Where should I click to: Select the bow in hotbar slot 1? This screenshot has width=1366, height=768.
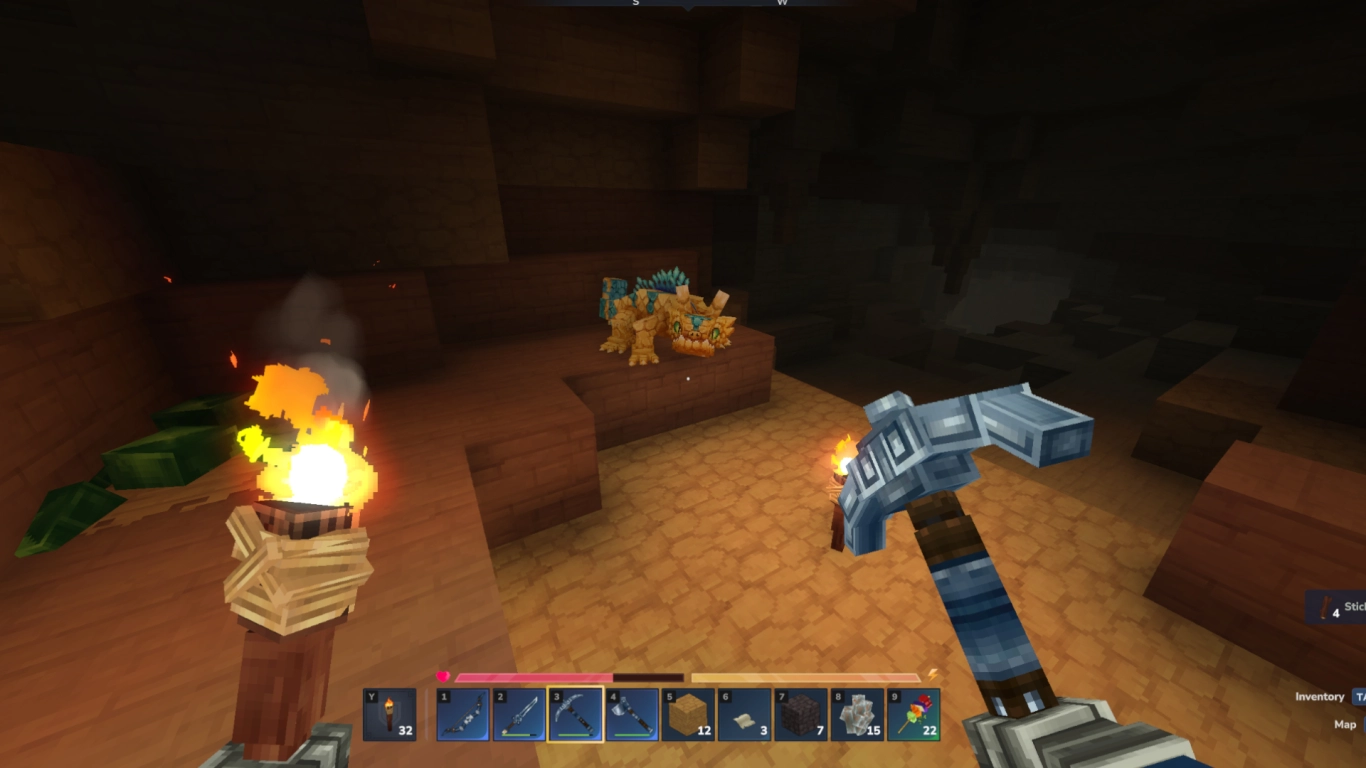tap(465, 715)
